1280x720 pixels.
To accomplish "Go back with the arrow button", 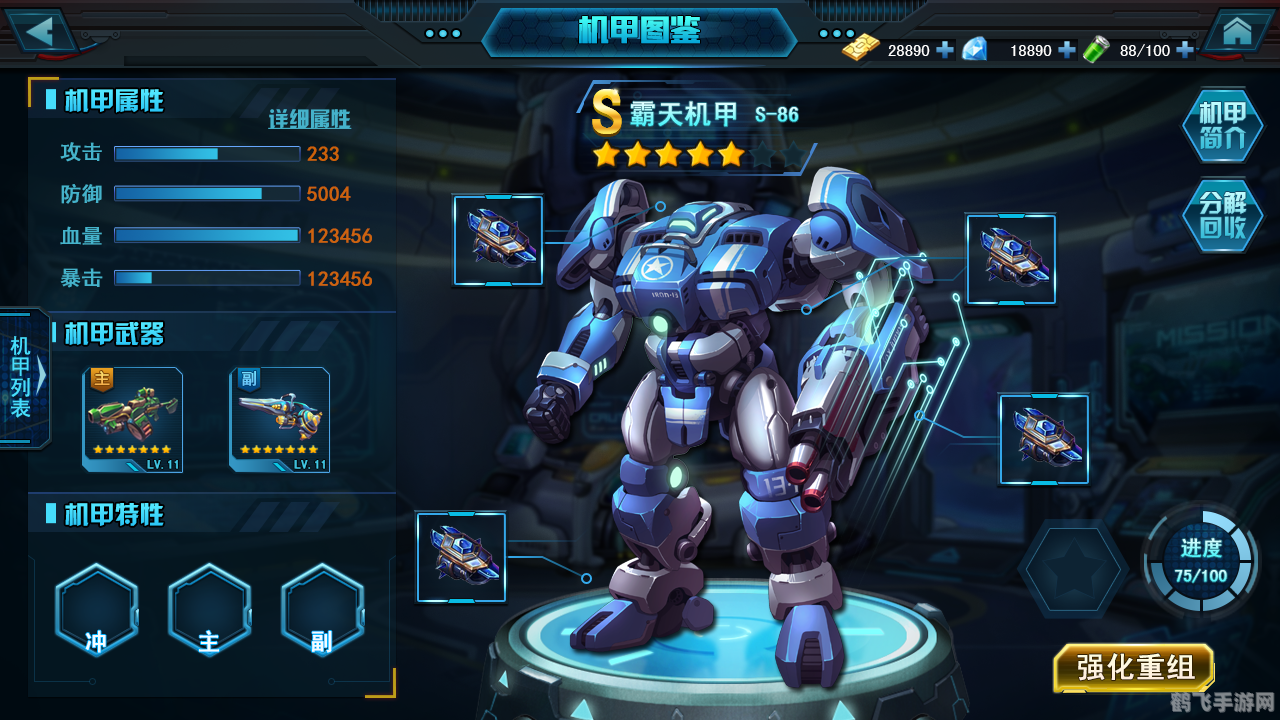I will (x=42, y=30).
